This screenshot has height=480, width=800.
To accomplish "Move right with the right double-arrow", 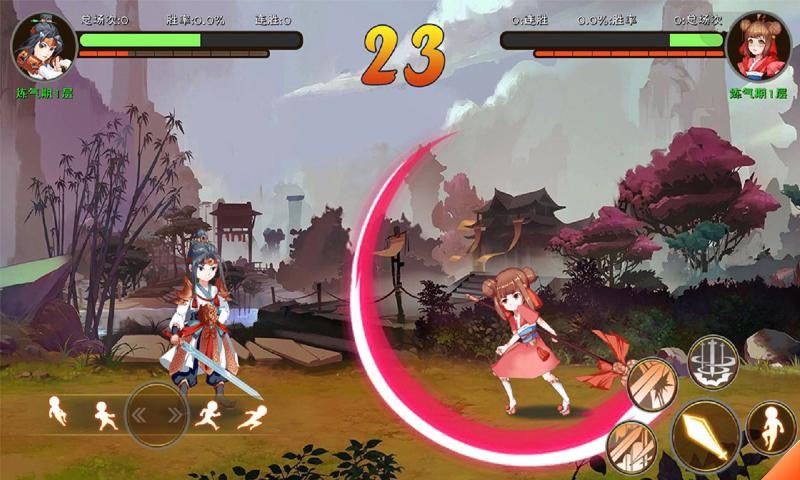I will click(174, 414).
